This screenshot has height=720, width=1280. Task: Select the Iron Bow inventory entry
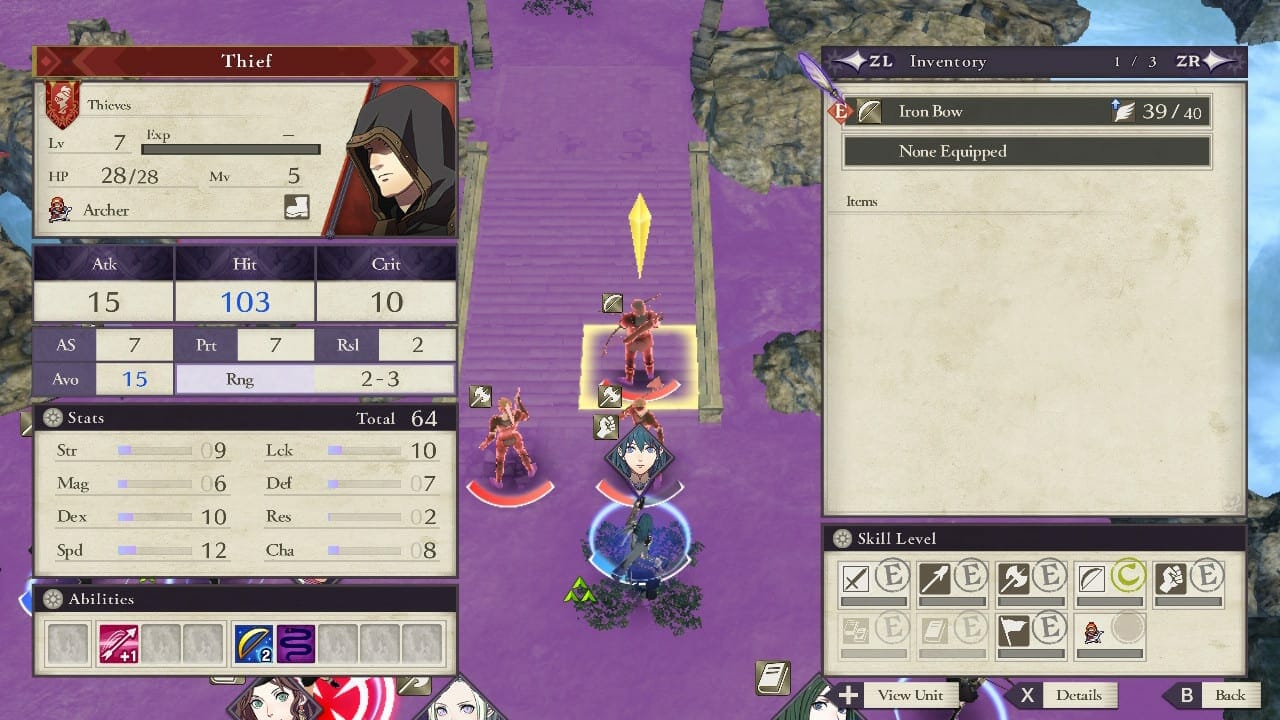[x=1026, y=112]
